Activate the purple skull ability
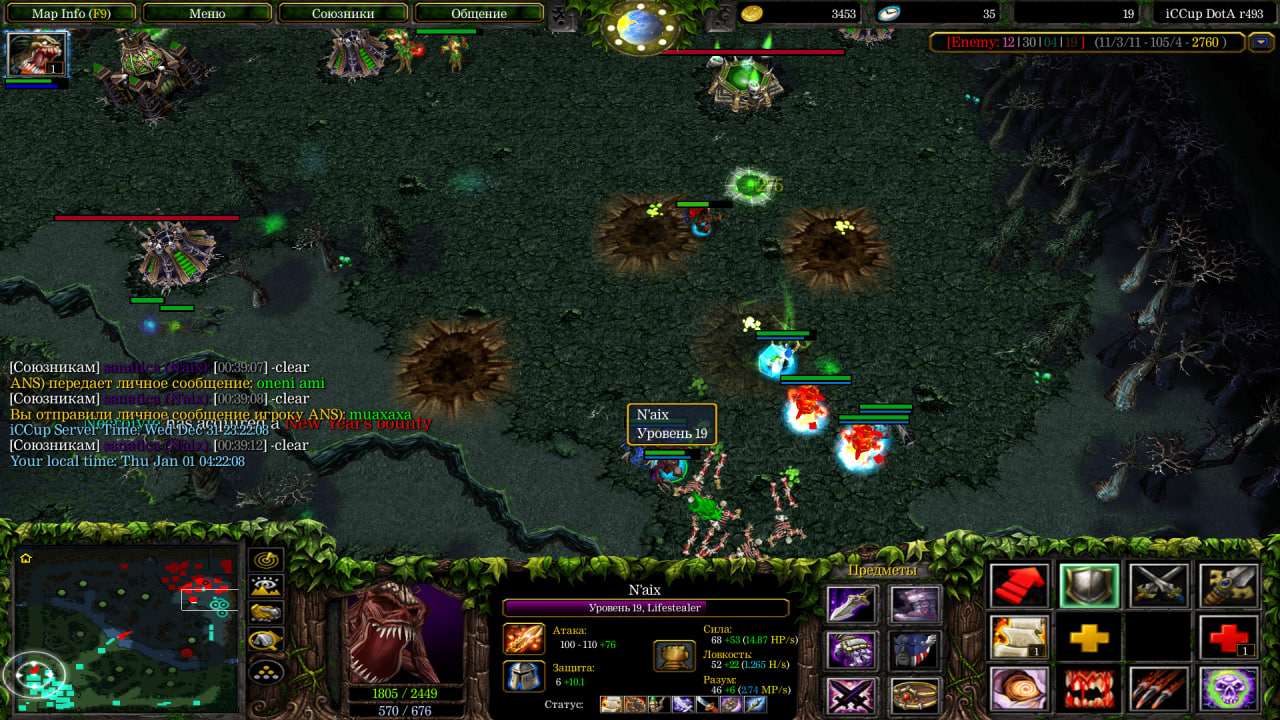The width and height of the screenshot is (1280, 720). coord(1228,690)
